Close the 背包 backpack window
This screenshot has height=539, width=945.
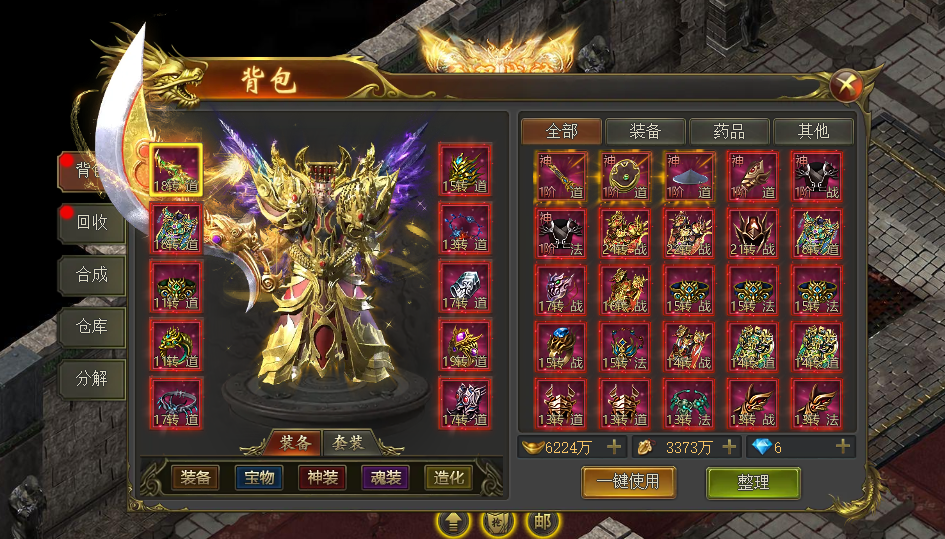pyautogui.click(x=847, y=86)
